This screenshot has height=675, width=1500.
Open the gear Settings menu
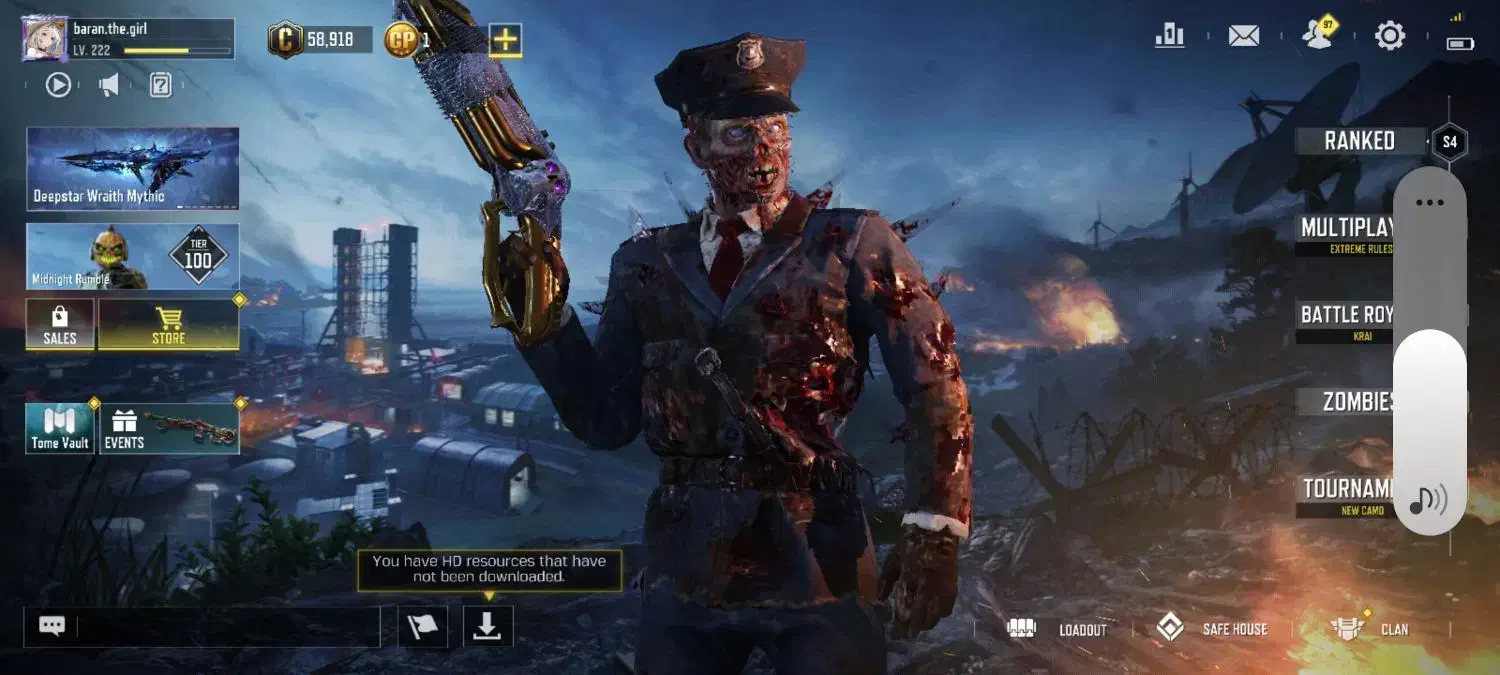coord(1389,37)
